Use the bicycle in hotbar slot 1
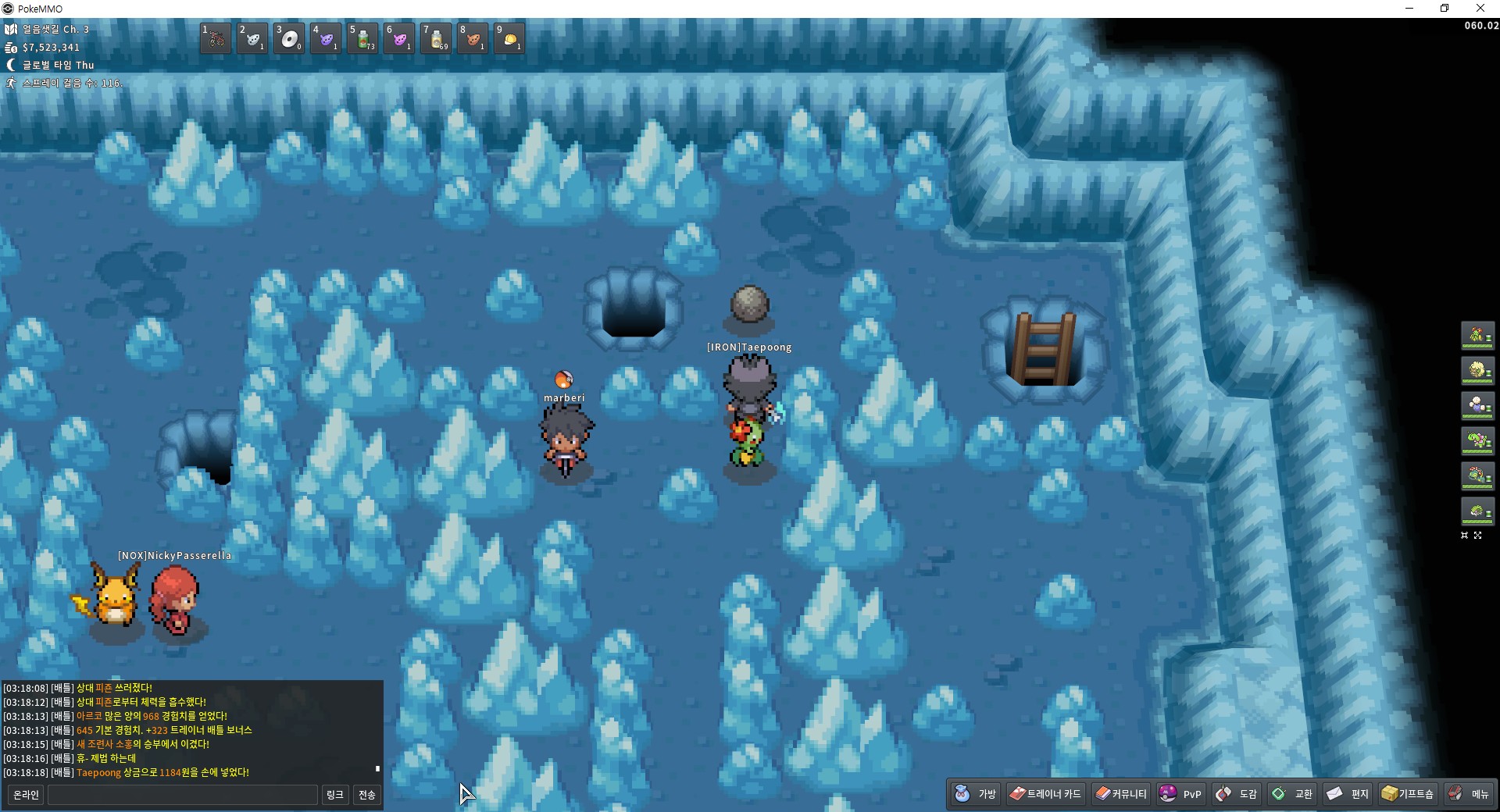 [216, 38]
